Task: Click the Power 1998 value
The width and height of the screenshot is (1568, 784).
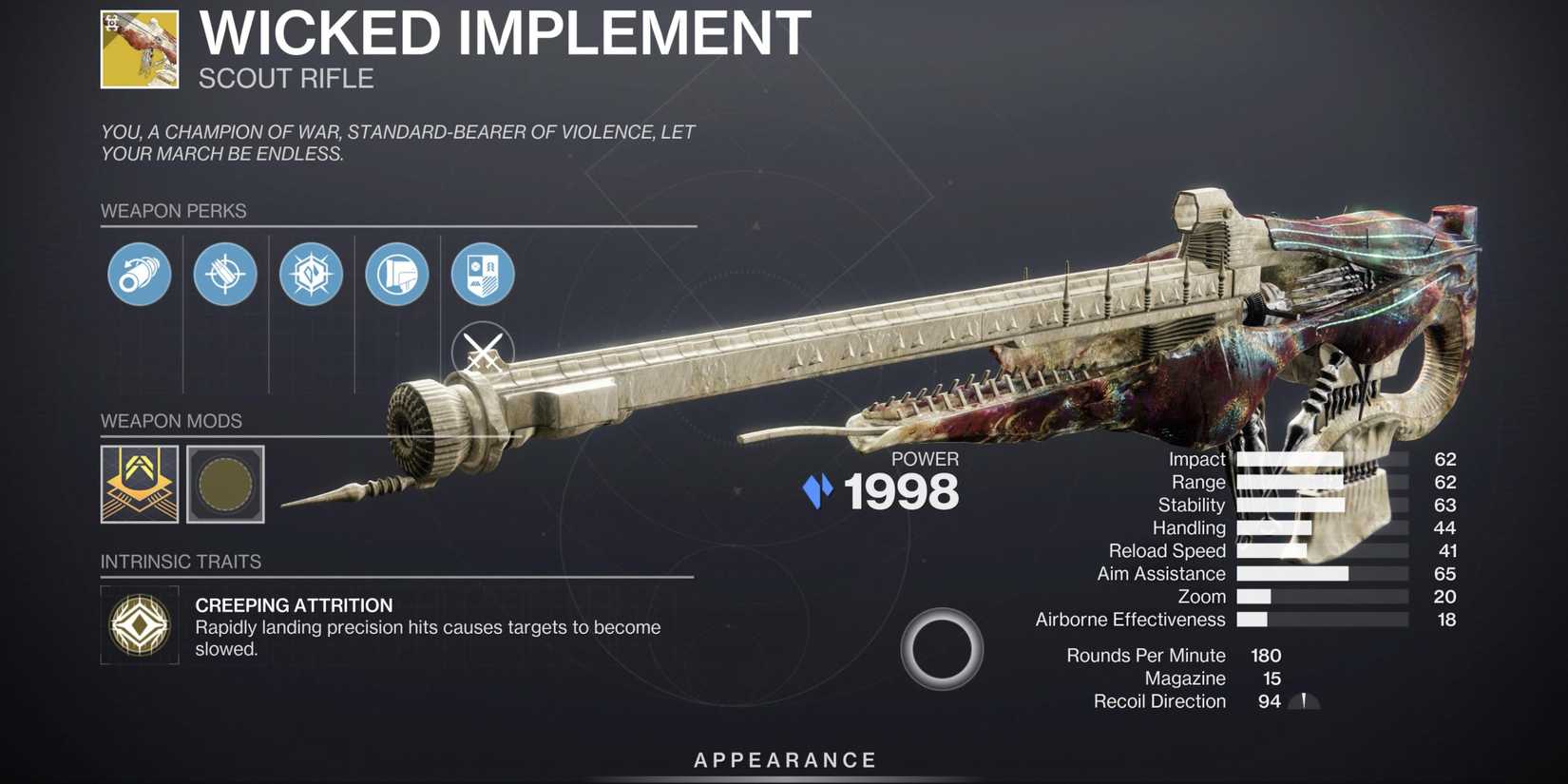Action: [x=901, y=491]
